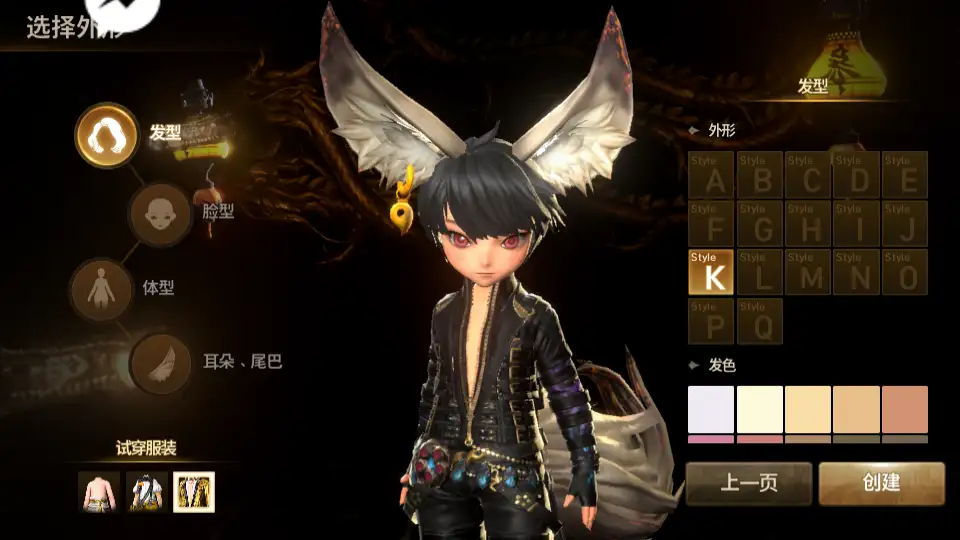Select hairstyle Style O
Viewport: 960px width, 540px height.
point(904,273)
